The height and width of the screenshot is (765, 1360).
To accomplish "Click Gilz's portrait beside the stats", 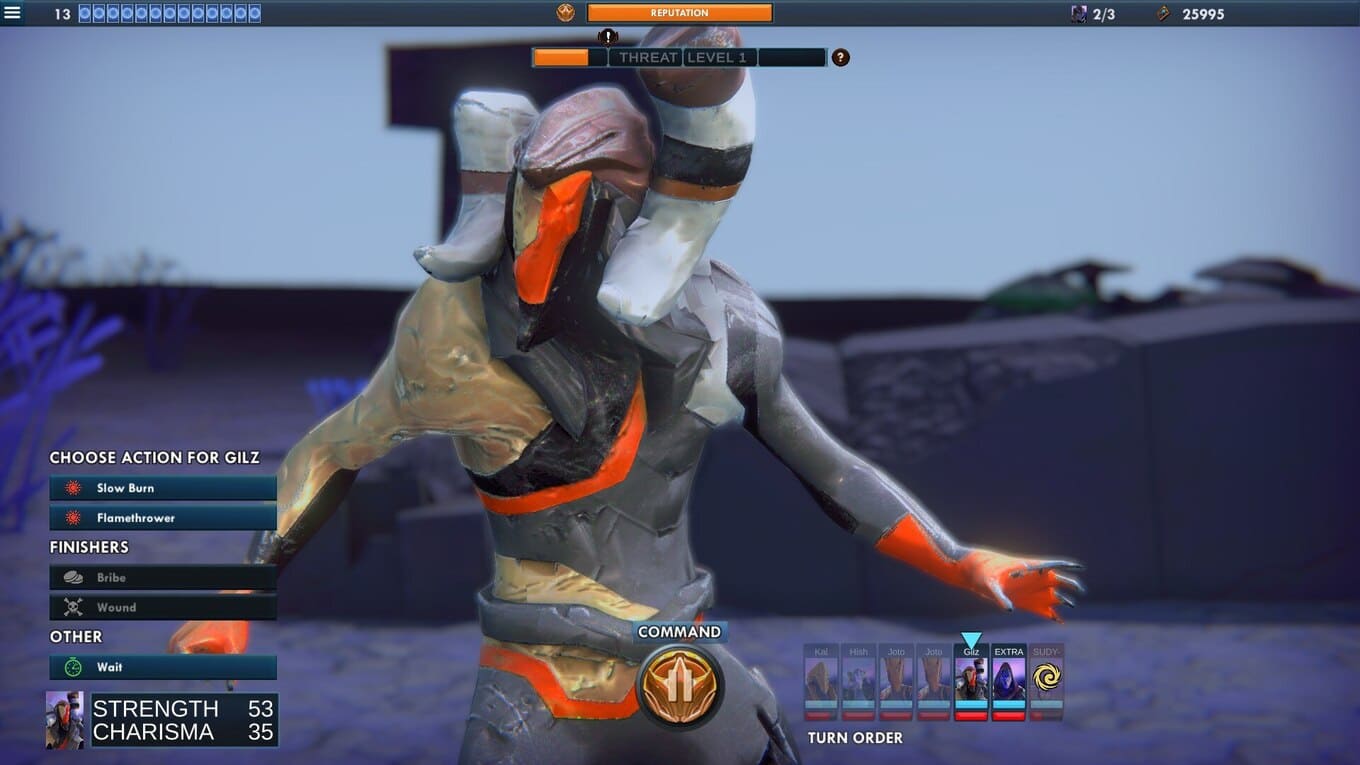I will click(65, 720).
